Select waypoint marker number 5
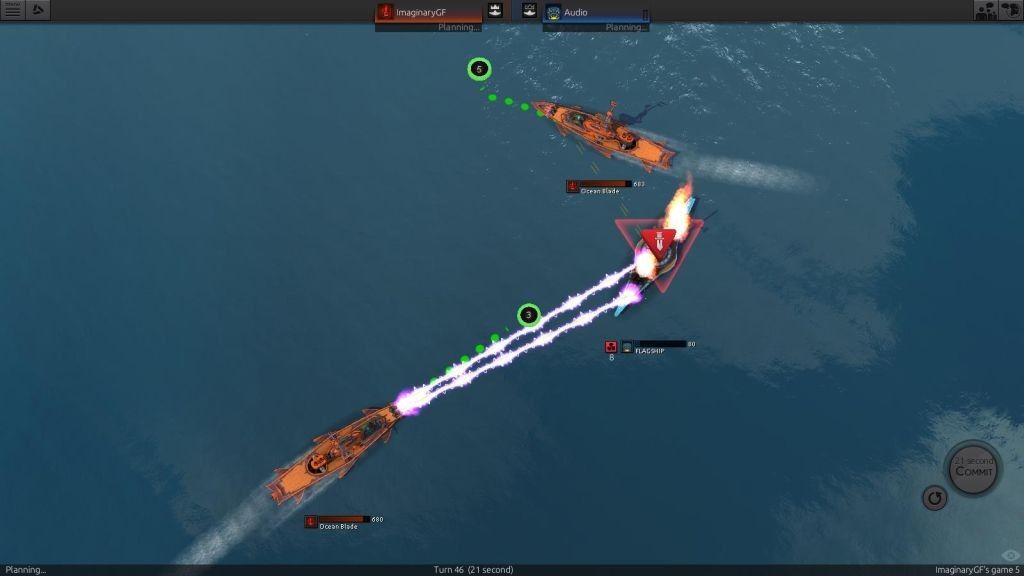The width and height of the screenshot is (1024, 576). pos(479,69)
